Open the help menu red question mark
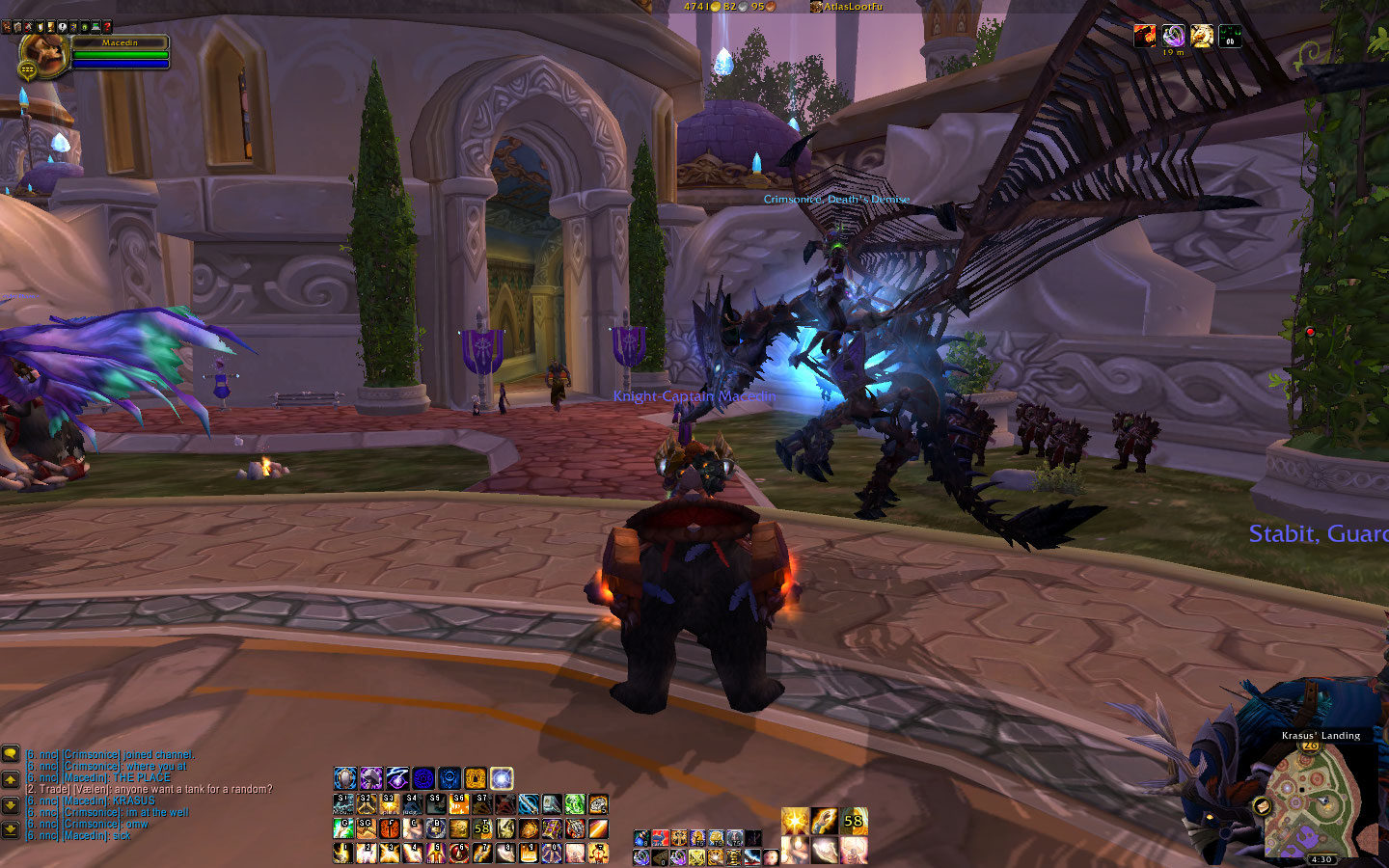 coord(107,27)
